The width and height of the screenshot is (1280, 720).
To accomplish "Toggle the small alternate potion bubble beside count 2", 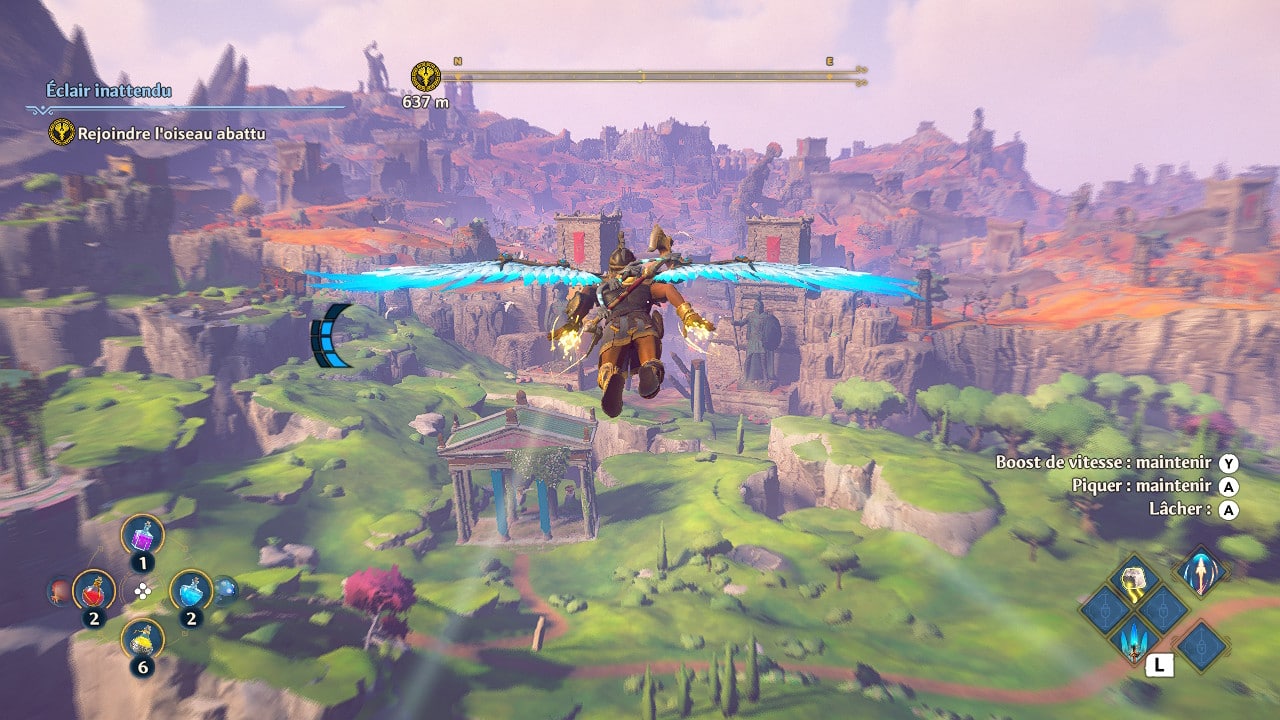I will (x=227, y=590).
